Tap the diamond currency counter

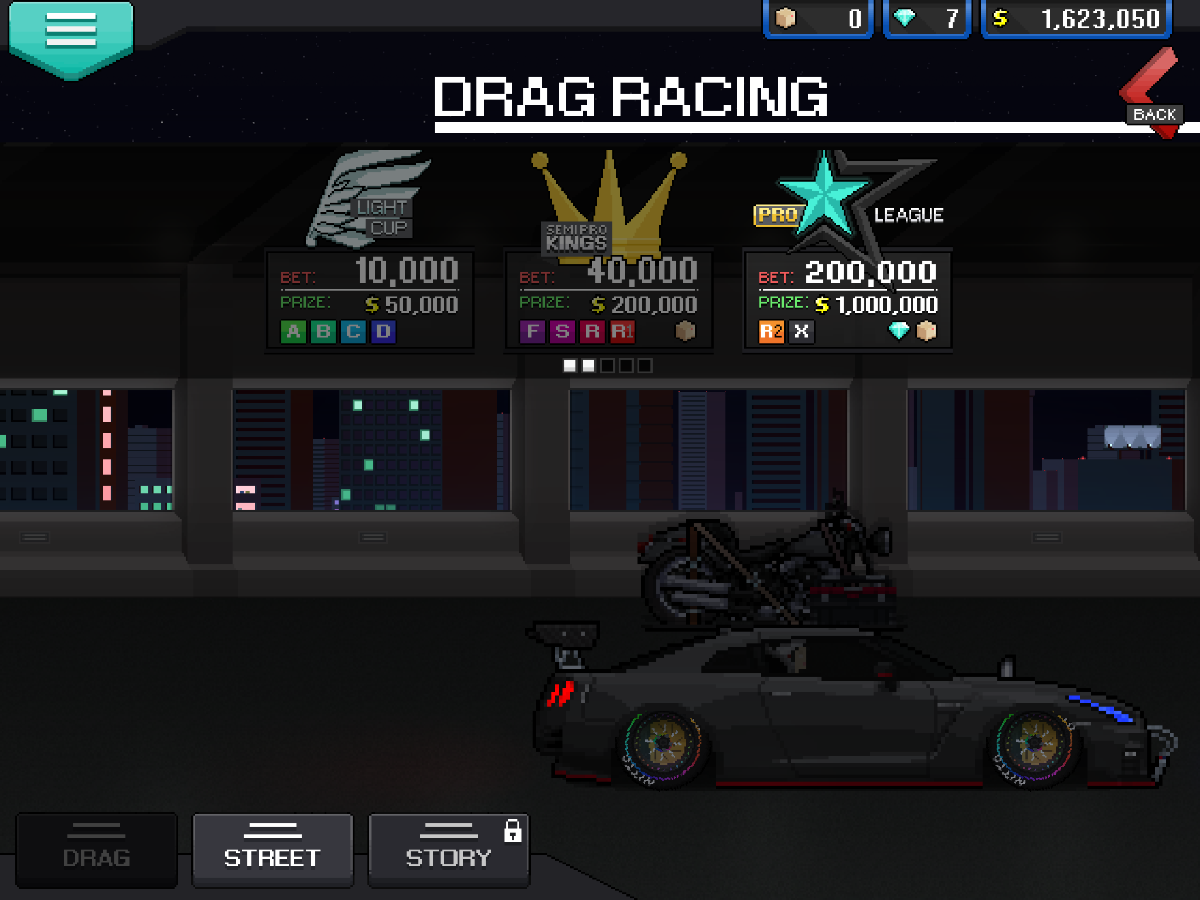point(927,19)
